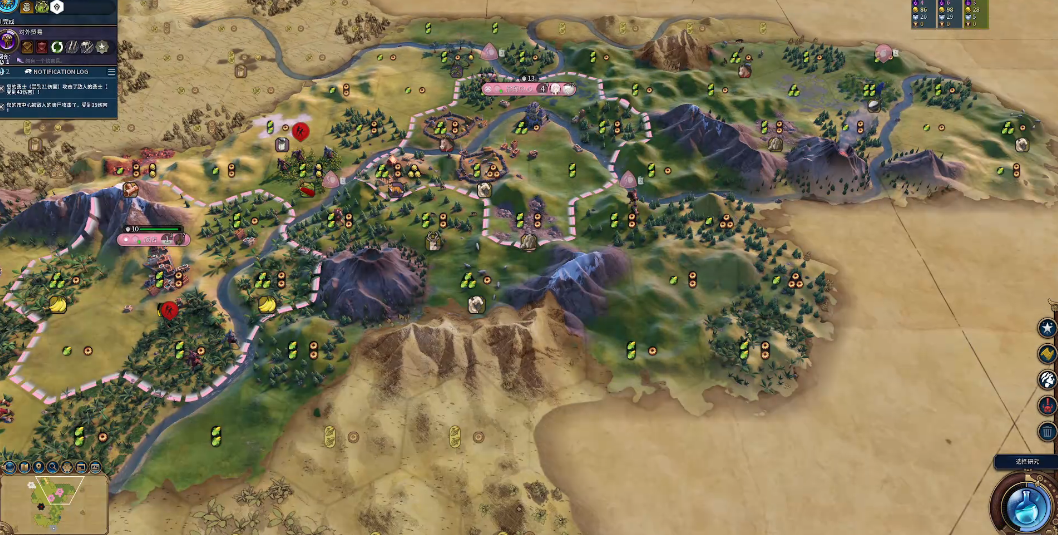Select the pink city banner near mountains
Image resolution: width=1058 pixels, height=535 pixels.
tap(152, 239)
